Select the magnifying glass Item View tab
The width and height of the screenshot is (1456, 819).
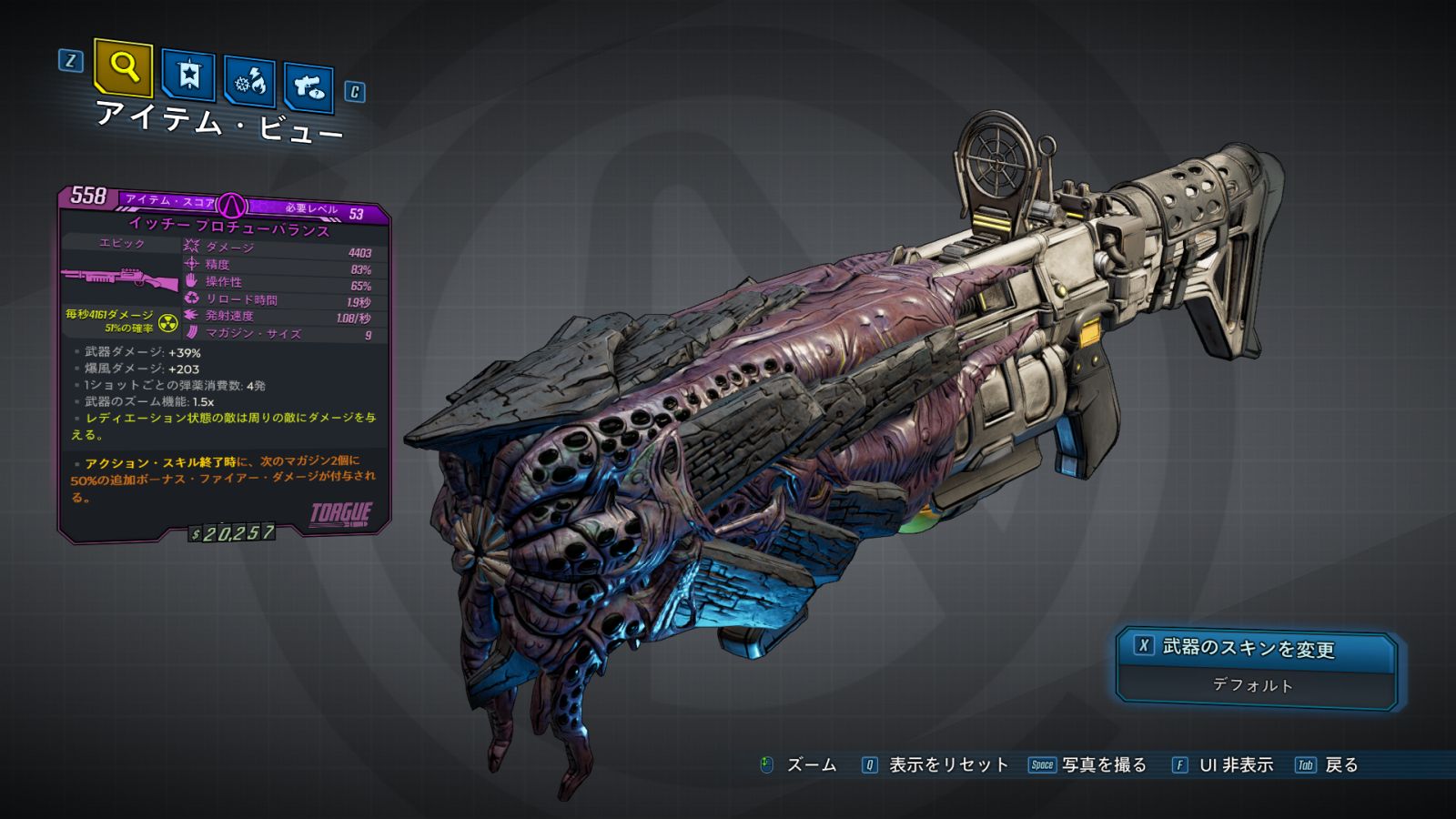[x=123, y=66]
